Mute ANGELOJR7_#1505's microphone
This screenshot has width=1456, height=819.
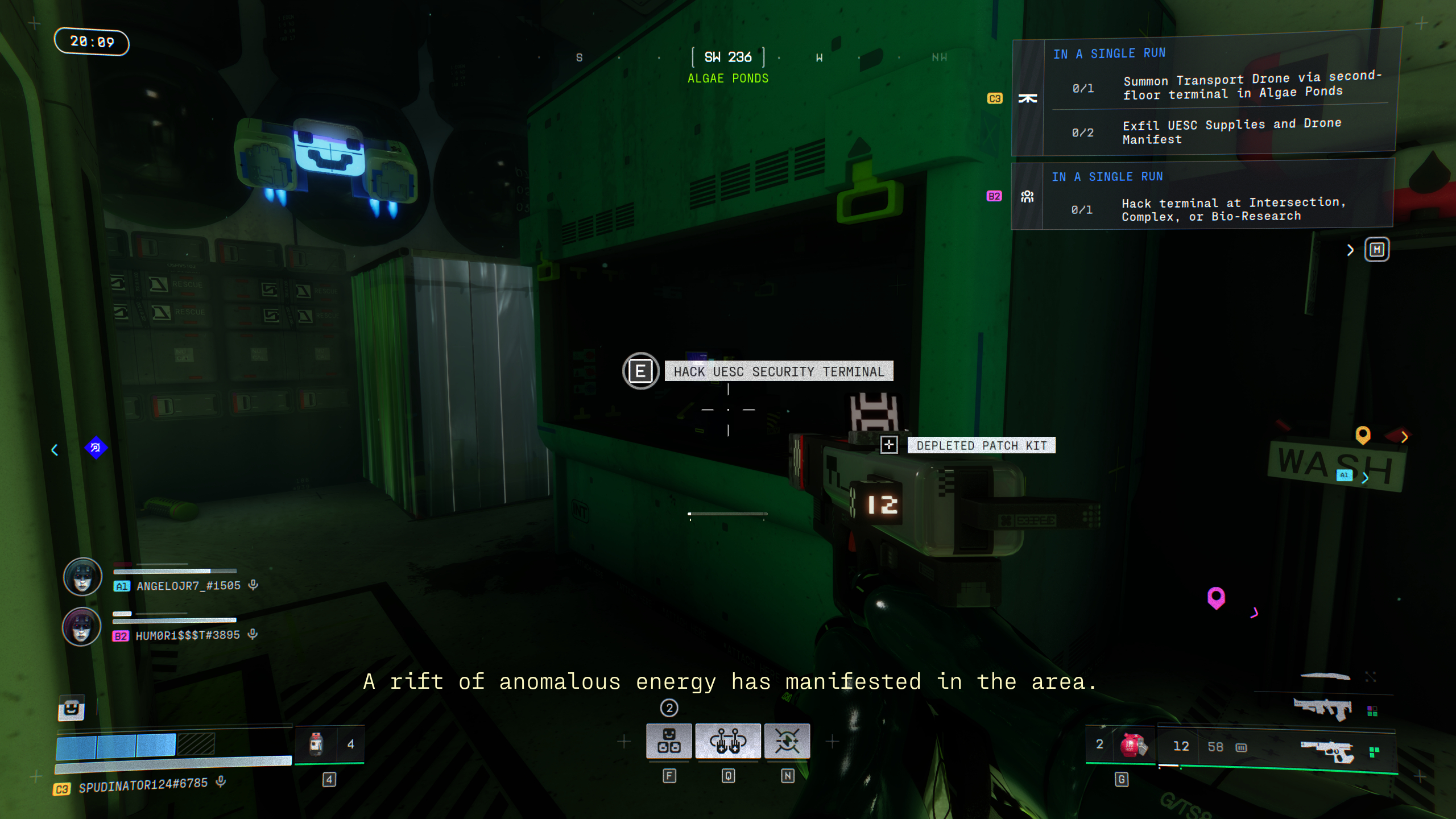pos(252,585)
